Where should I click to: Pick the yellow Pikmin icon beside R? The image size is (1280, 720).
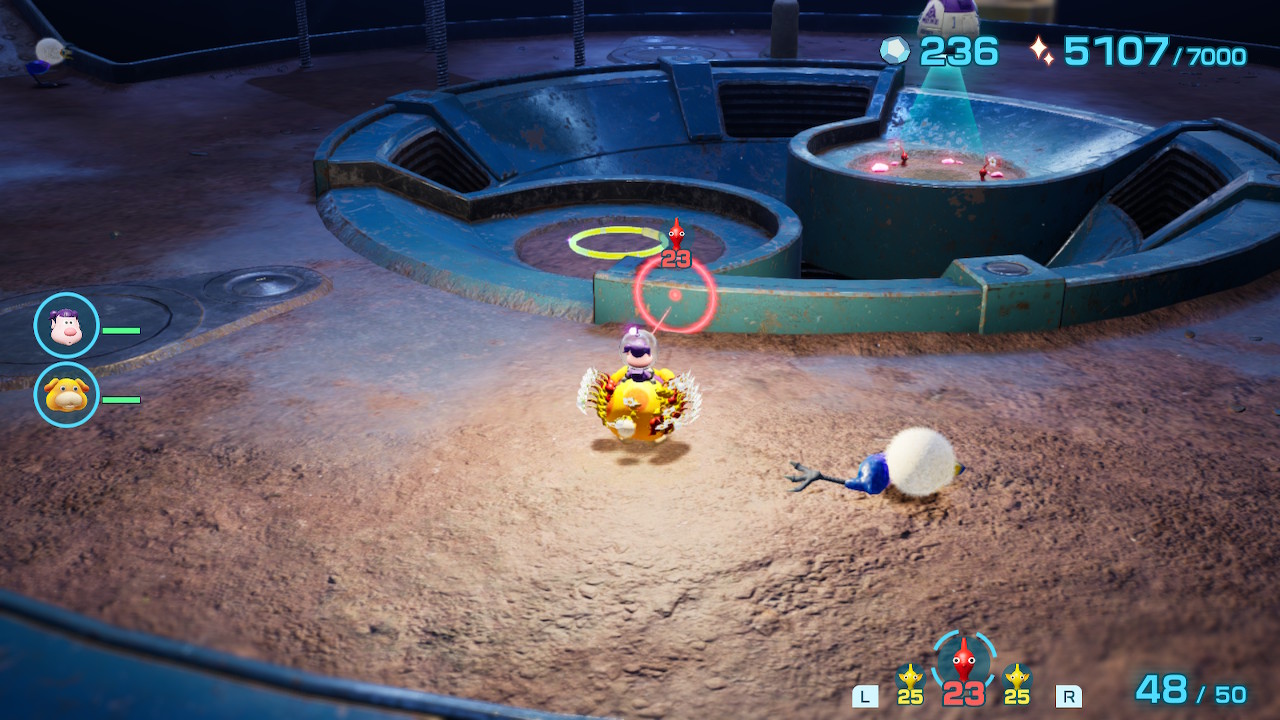(x=1017, y=680)
